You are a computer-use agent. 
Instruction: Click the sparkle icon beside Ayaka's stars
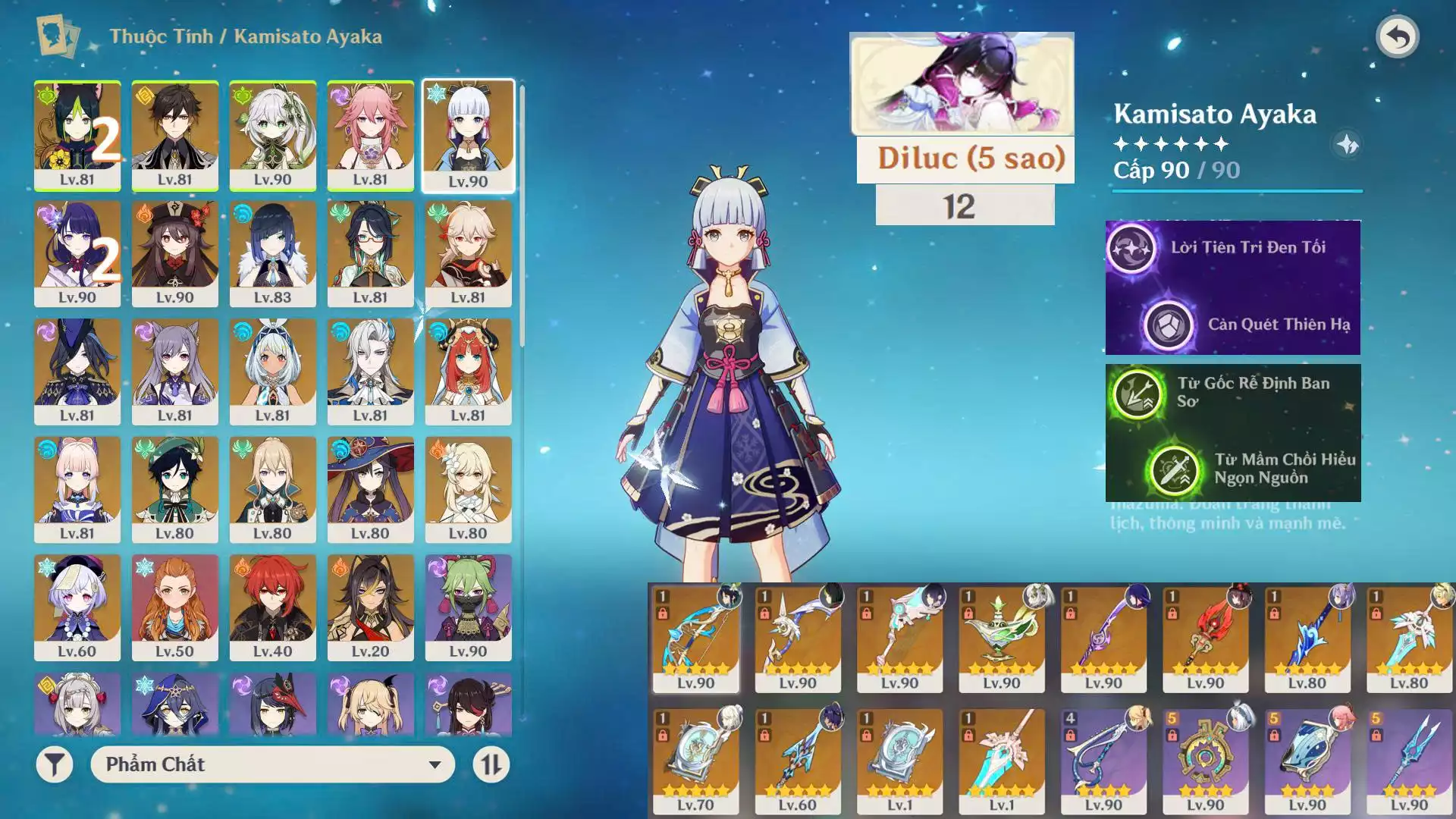(x=1347, y=144)
